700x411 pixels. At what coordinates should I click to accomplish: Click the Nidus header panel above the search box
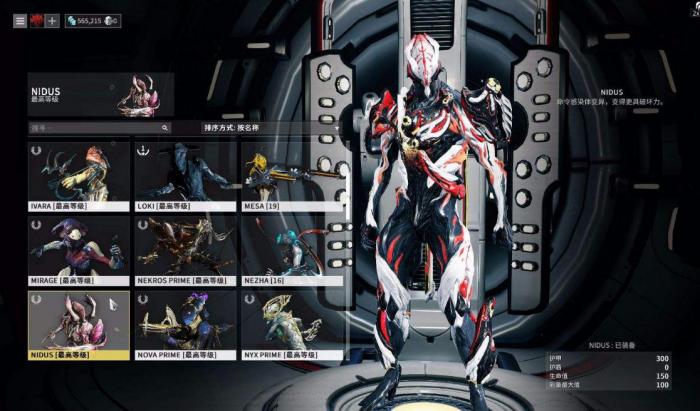pos(101,95)
